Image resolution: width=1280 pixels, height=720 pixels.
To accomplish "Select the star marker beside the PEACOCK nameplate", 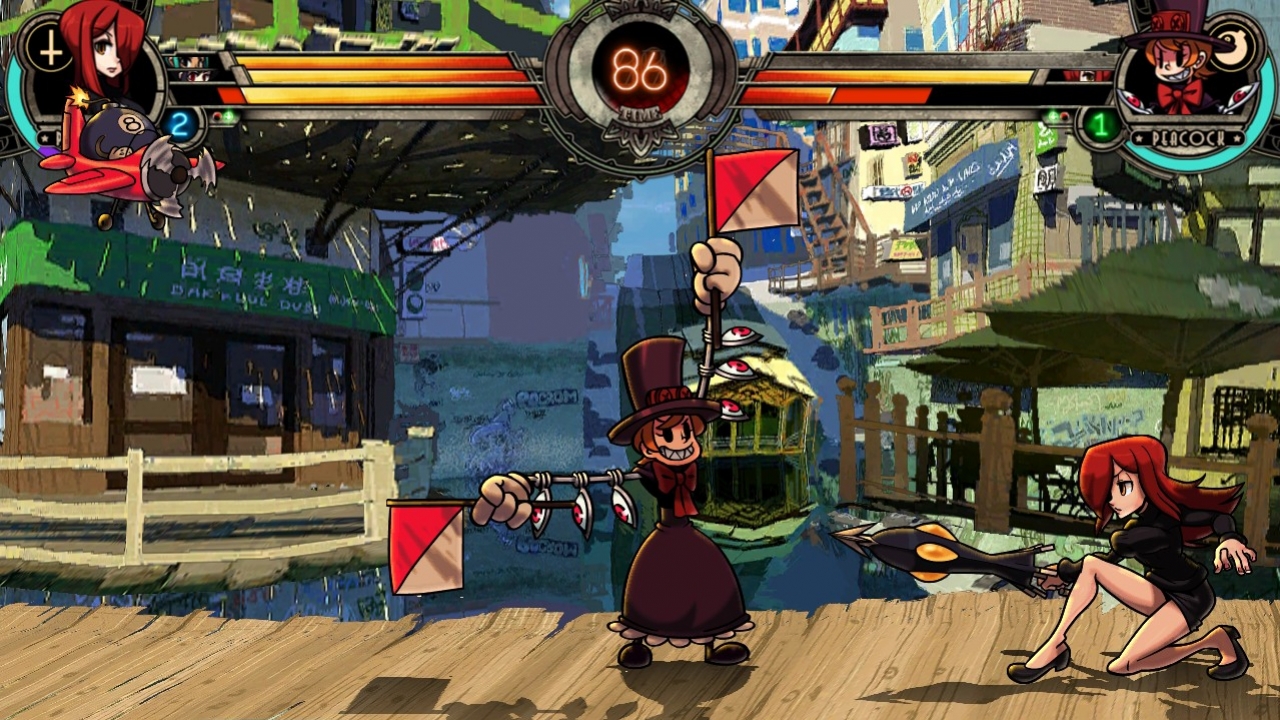I will coord(1139,138).
